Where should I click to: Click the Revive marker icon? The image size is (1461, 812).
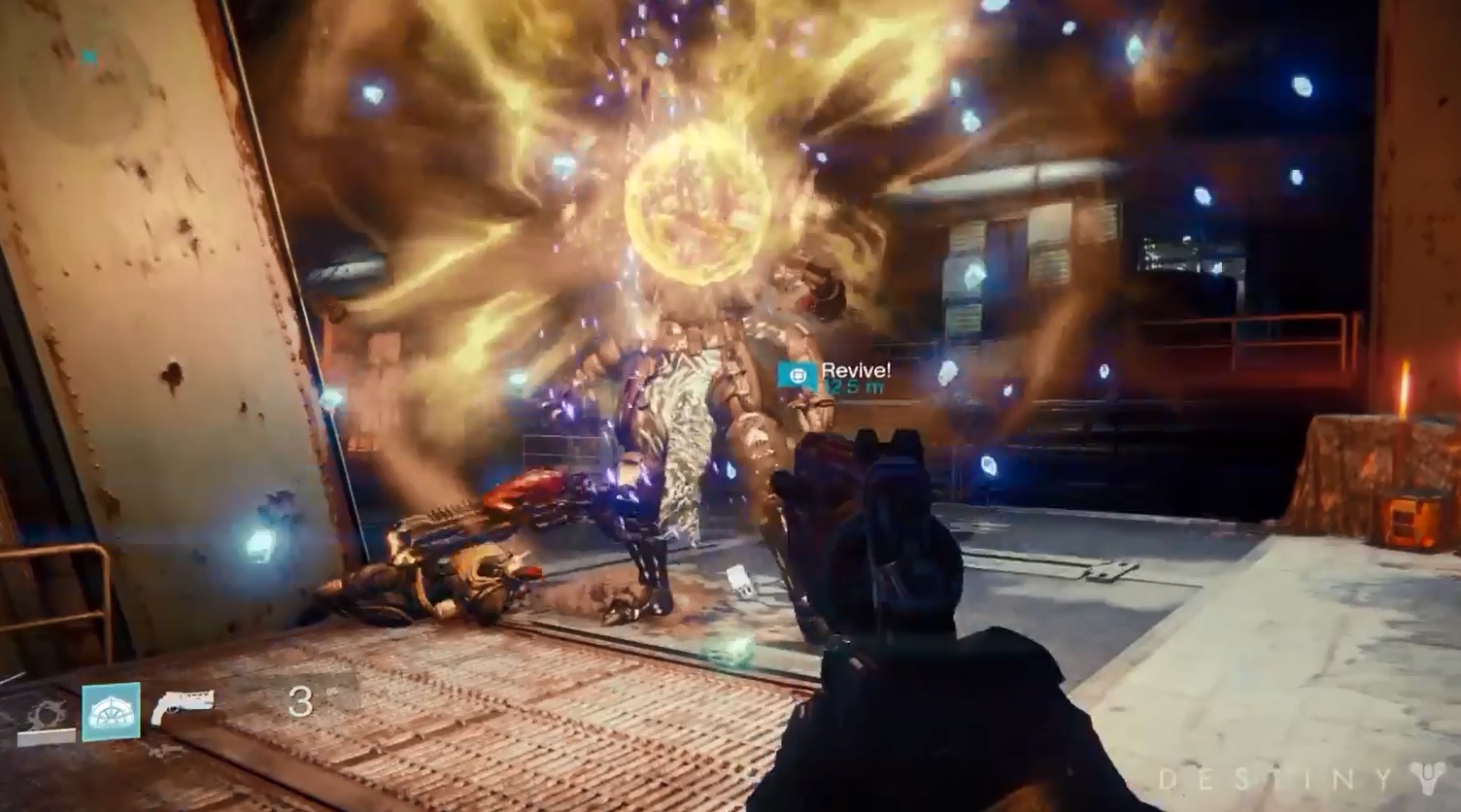(798, 375)
